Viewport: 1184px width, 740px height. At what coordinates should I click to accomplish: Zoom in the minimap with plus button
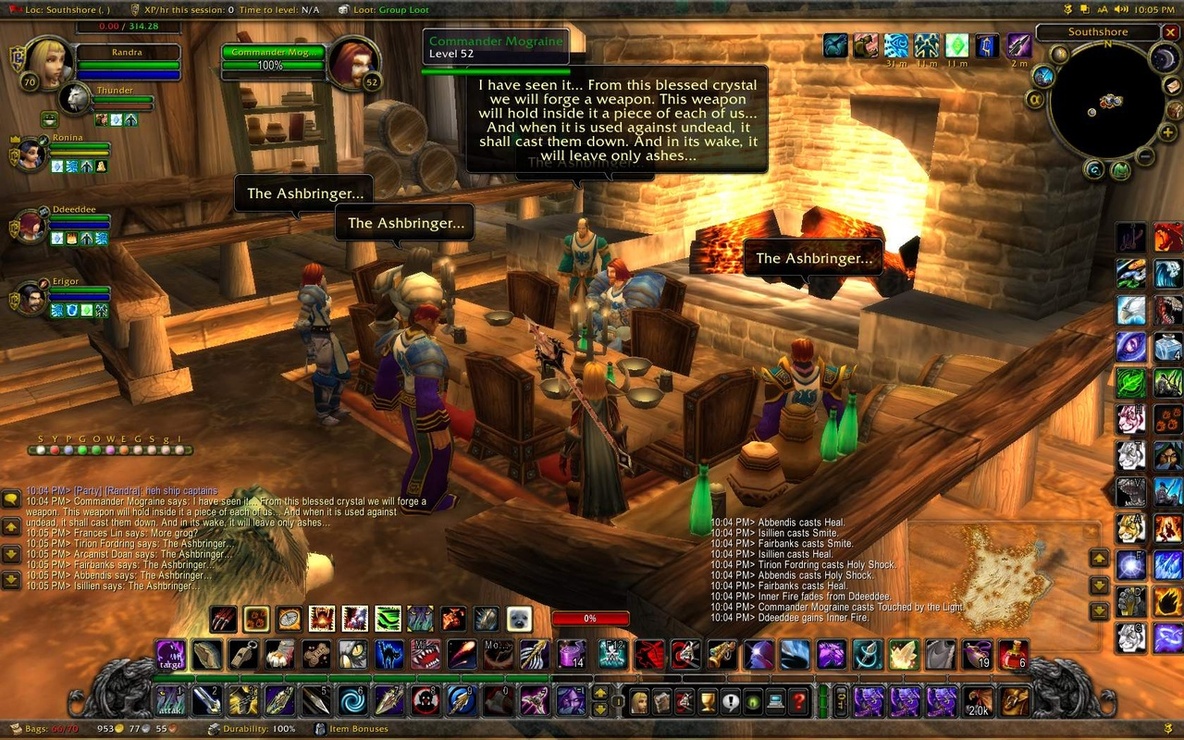[x=1167, y=133]
